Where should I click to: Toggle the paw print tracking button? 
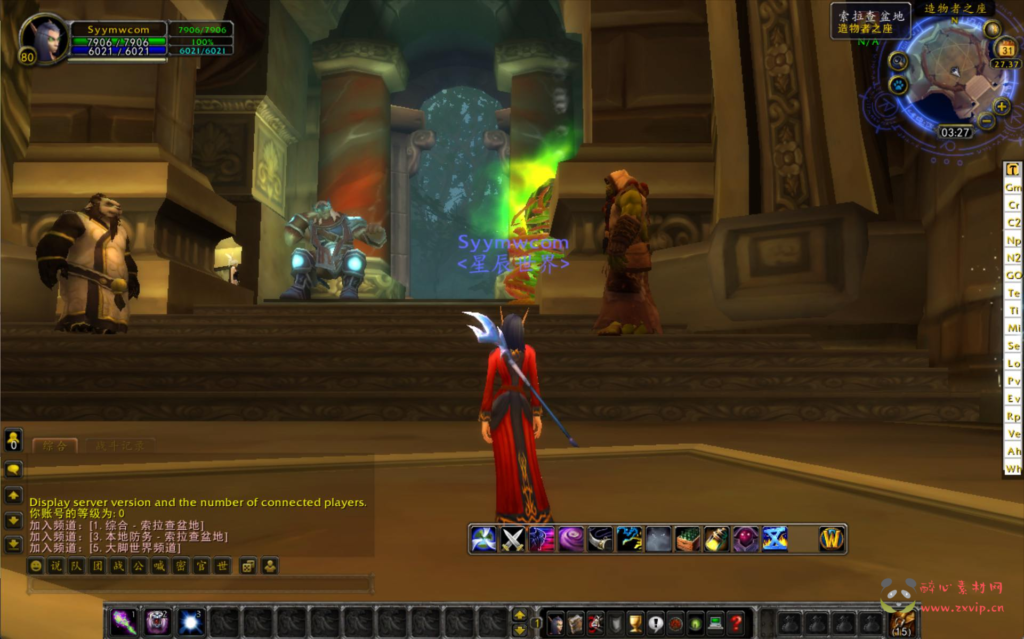point(897,85)
